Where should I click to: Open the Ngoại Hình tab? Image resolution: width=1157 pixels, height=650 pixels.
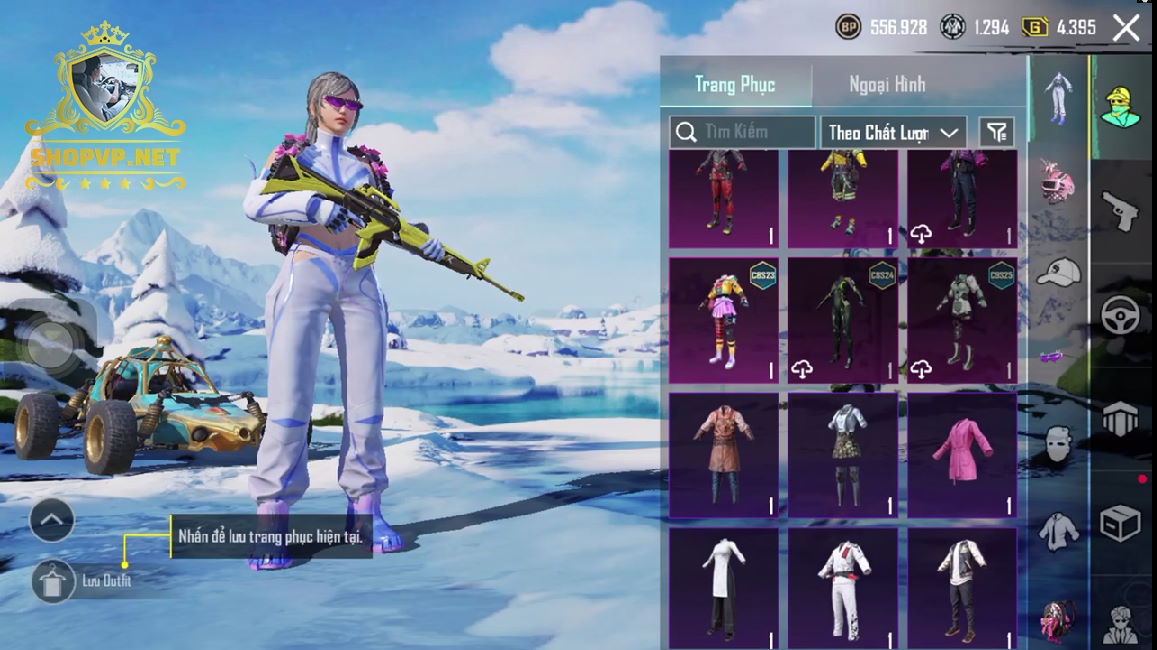tap(887, 85)
